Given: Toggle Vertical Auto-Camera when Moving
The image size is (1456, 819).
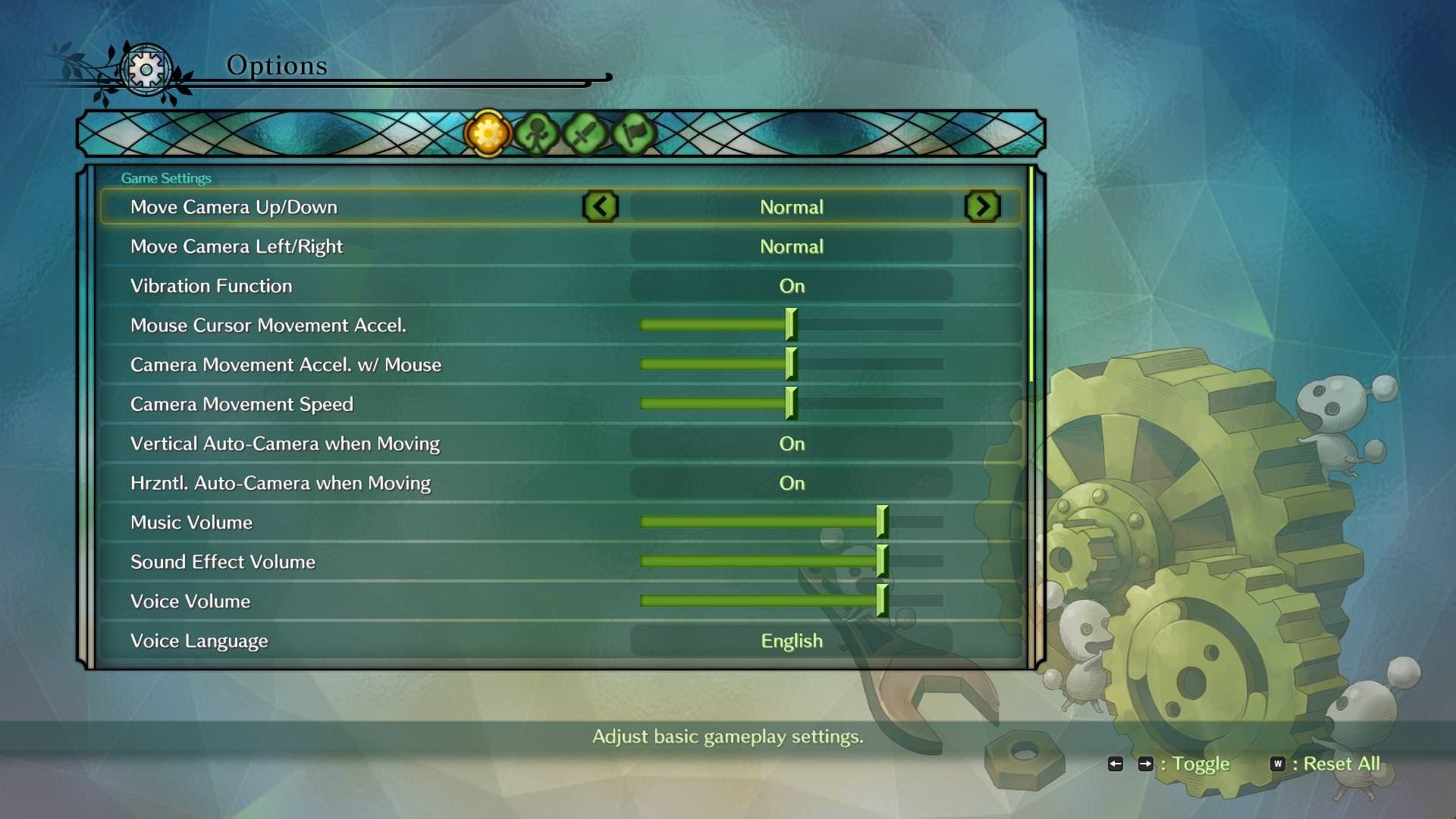Looking at the screenshot, I should coord(791,444).
